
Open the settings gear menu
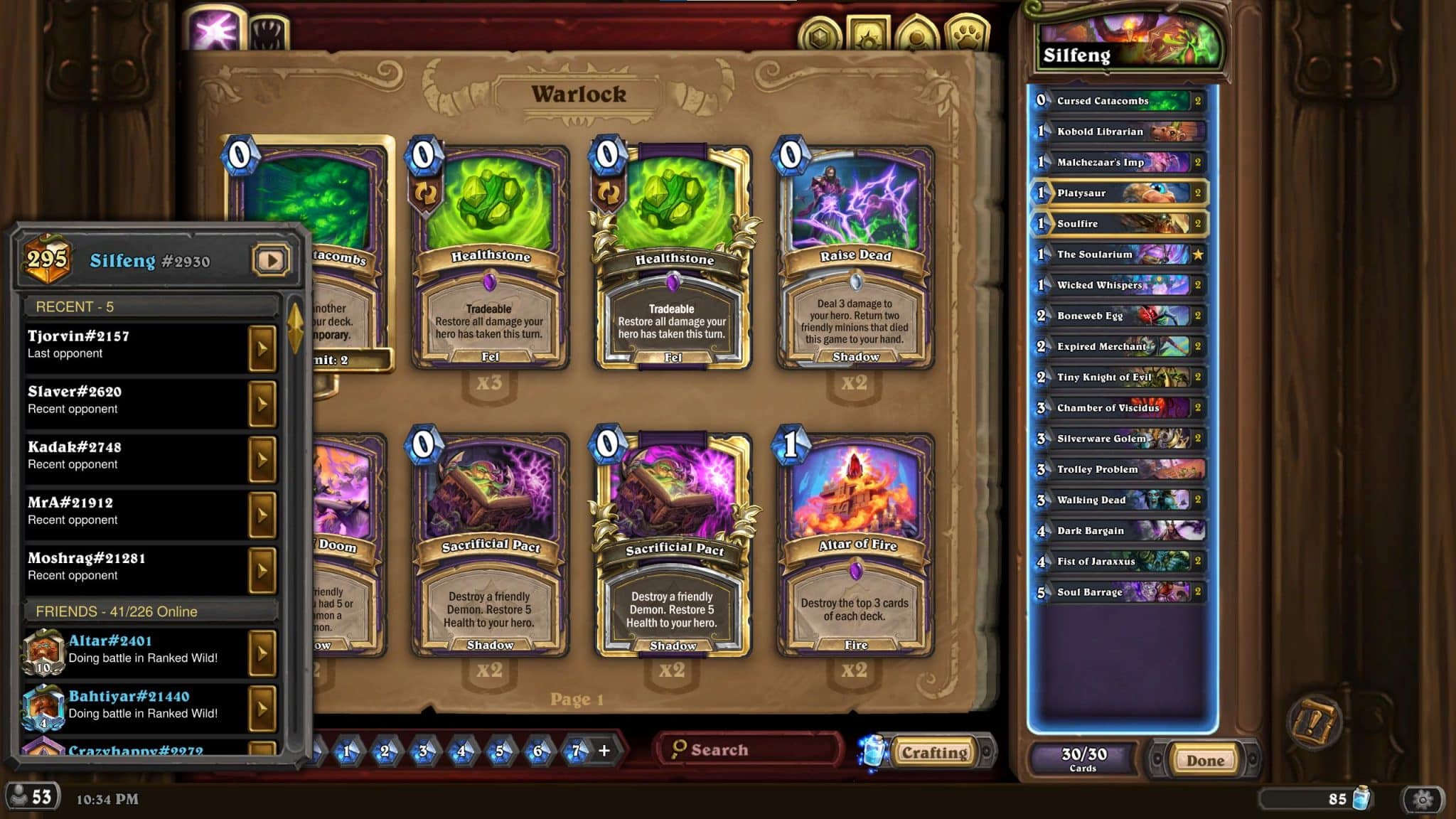pyautogui.click(x=1423, y=799)
